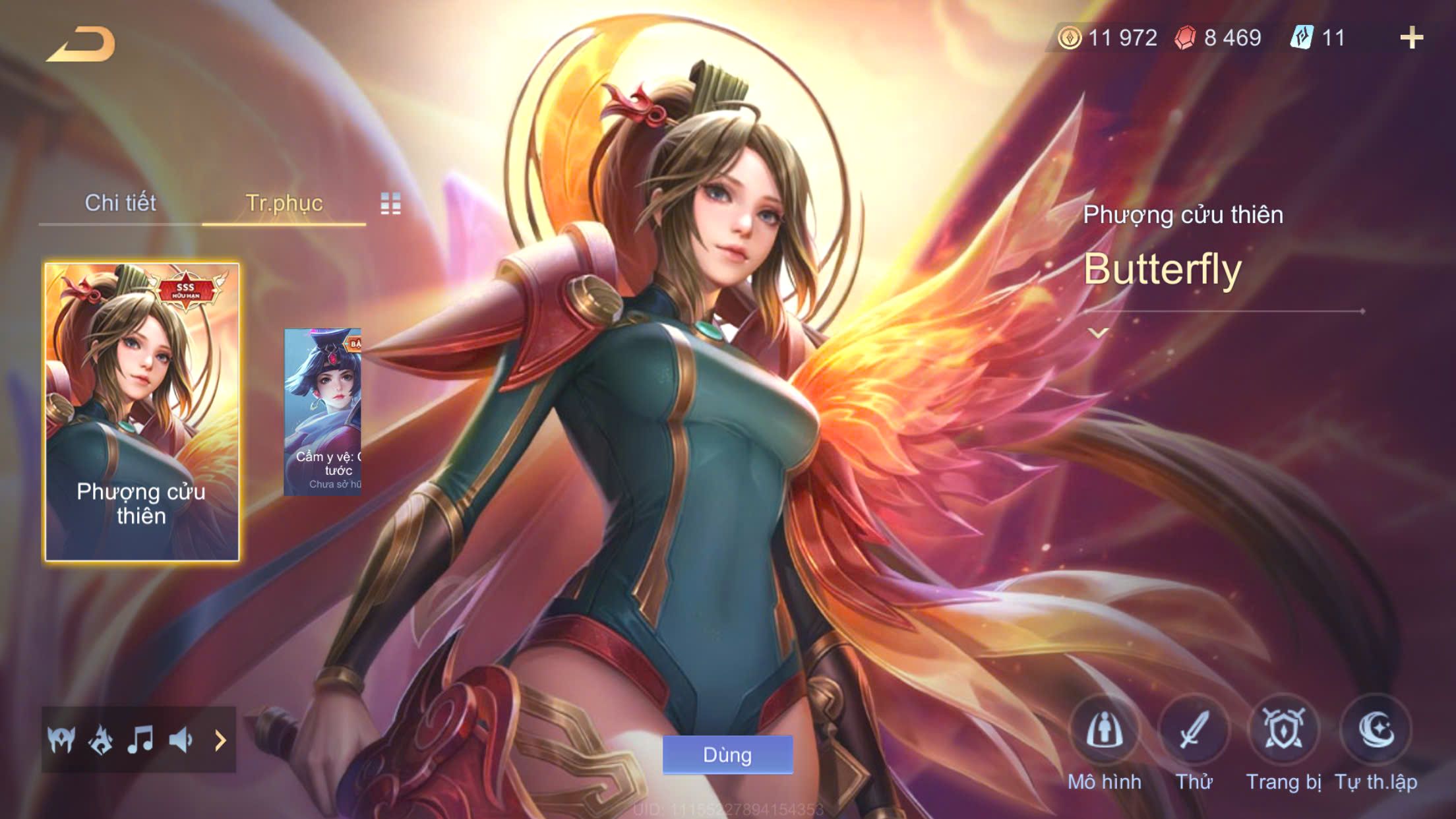Open Tự th.lập custom settings

click(1376, 731)
